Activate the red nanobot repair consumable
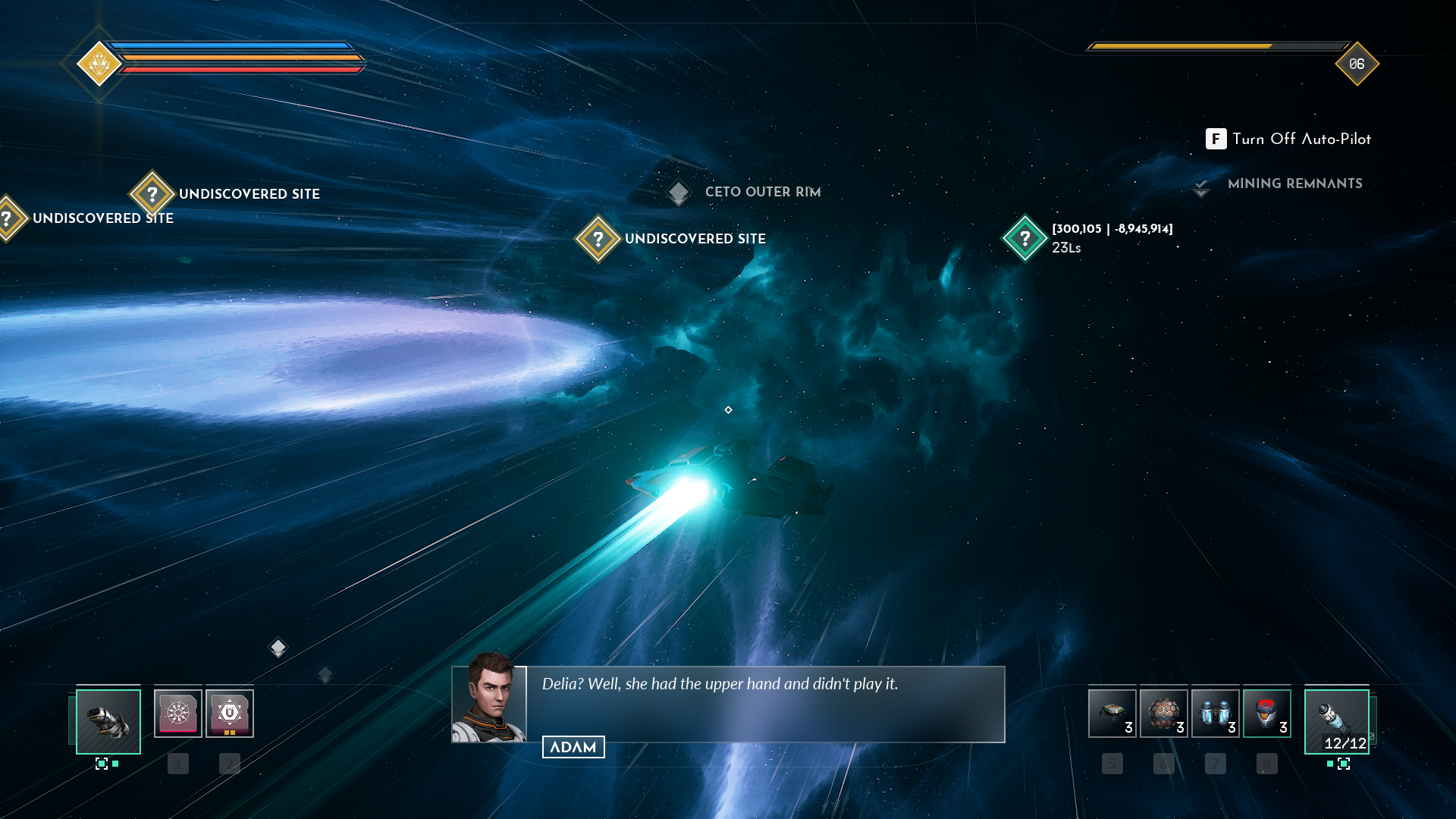The width and height of the screenshot is (1456, 819). coord(1266,714)
